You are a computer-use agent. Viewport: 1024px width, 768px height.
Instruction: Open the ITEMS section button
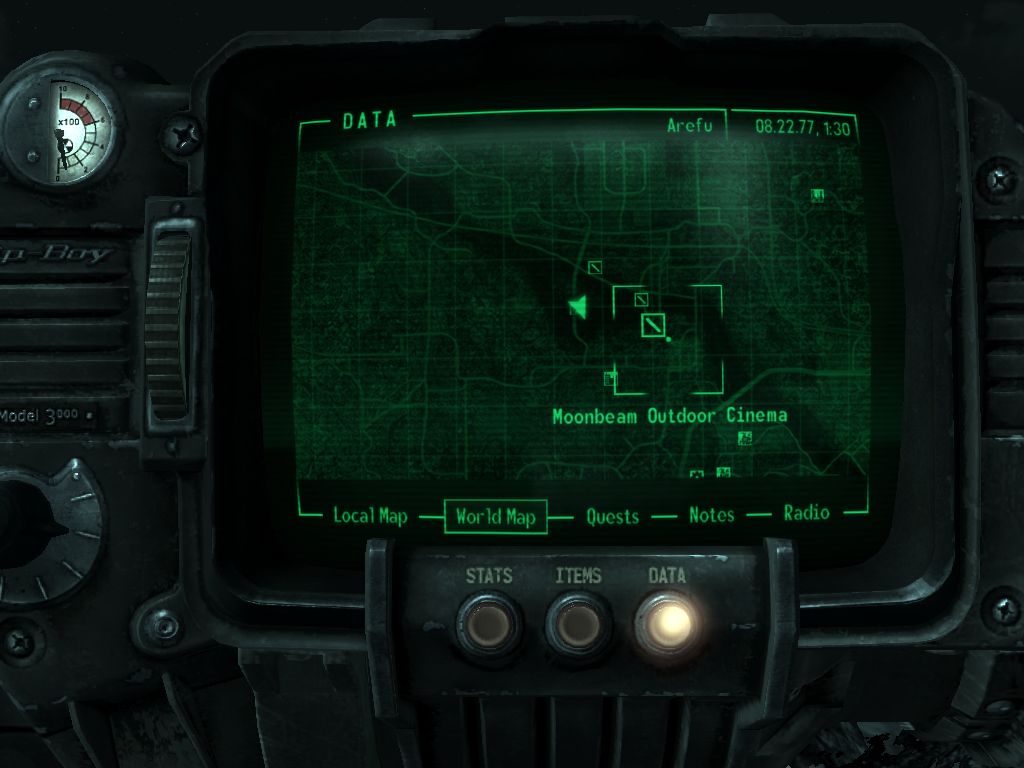(x=578, y=624)
